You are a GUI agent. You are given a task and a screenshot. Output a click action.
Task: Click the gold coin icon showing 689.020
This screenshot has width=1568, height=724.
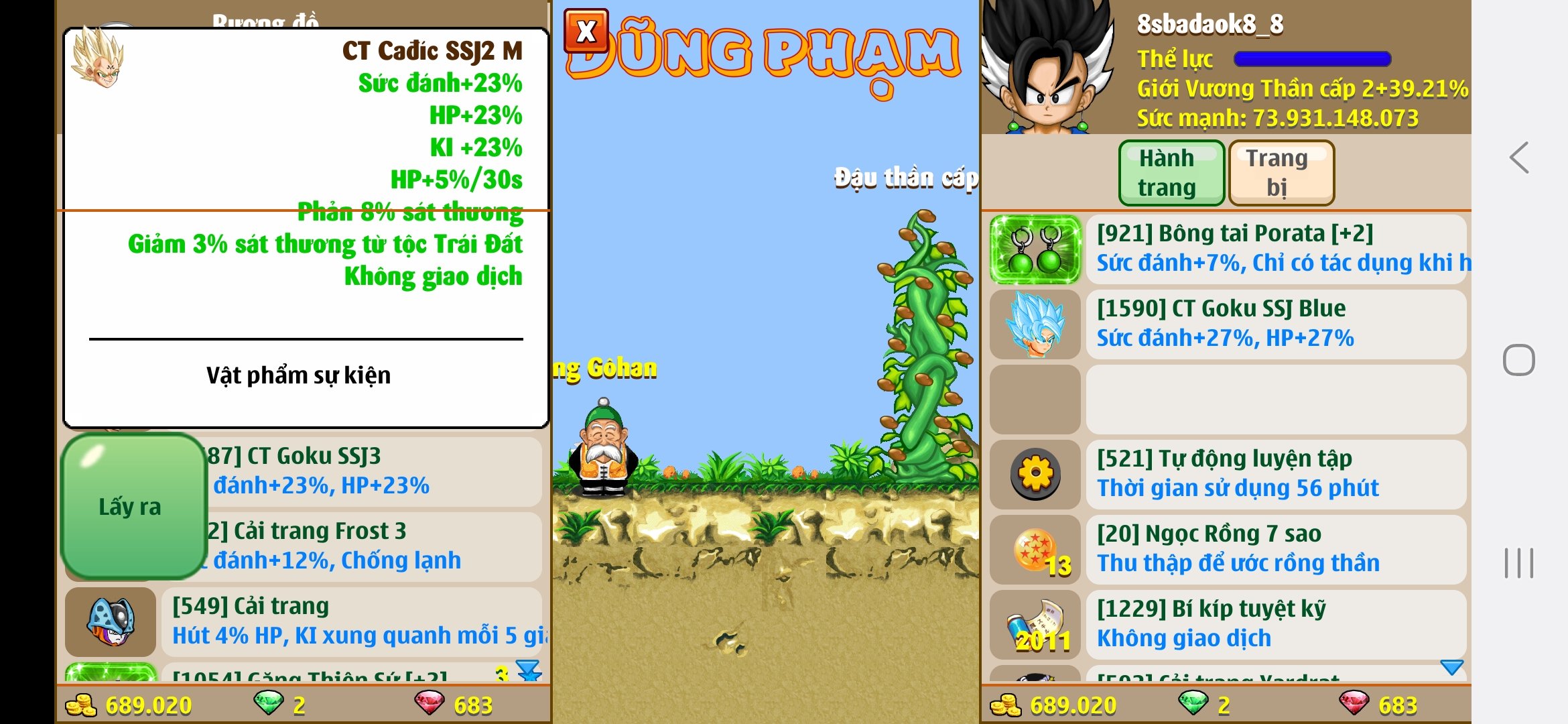click(x=81, y=705)
